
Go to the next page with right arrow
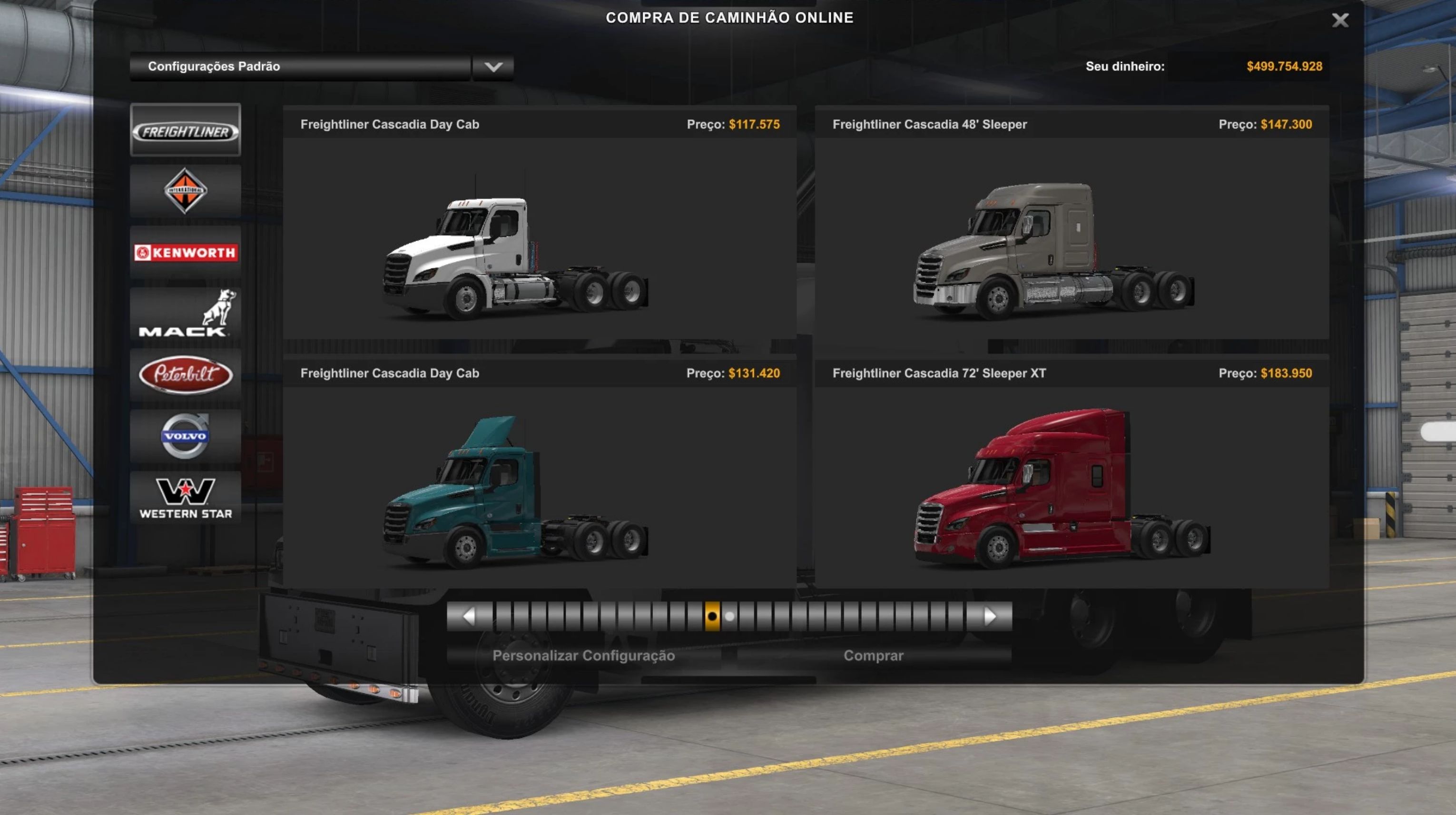[990, 616]
